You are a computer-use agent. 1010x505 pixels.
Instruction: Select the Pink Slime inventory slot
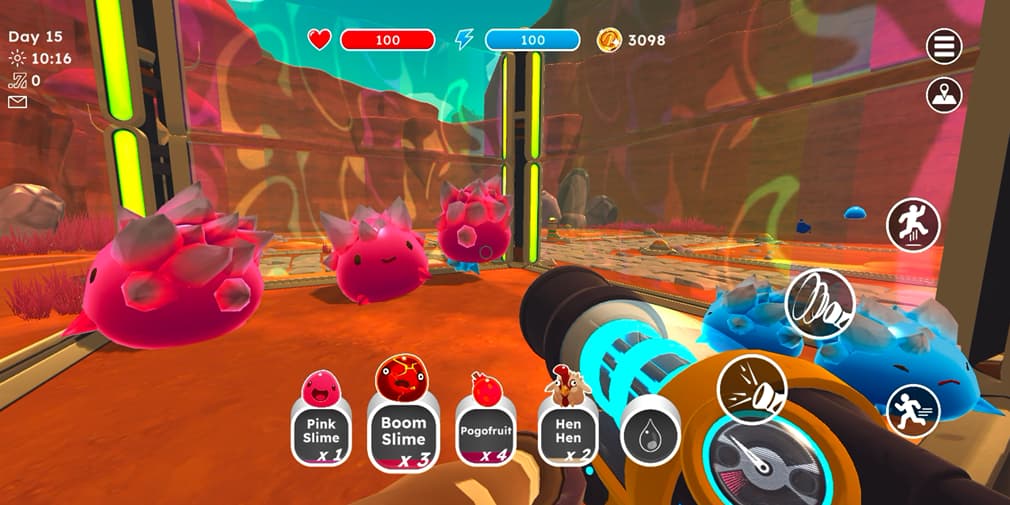(322, 430)
